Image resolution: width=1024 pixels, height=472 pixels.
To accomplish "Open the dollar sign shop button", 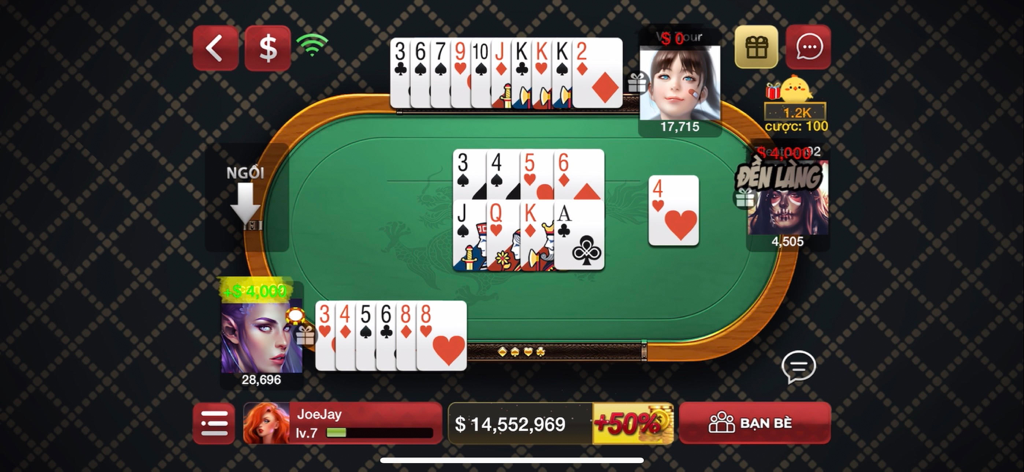I will point(268,48).
